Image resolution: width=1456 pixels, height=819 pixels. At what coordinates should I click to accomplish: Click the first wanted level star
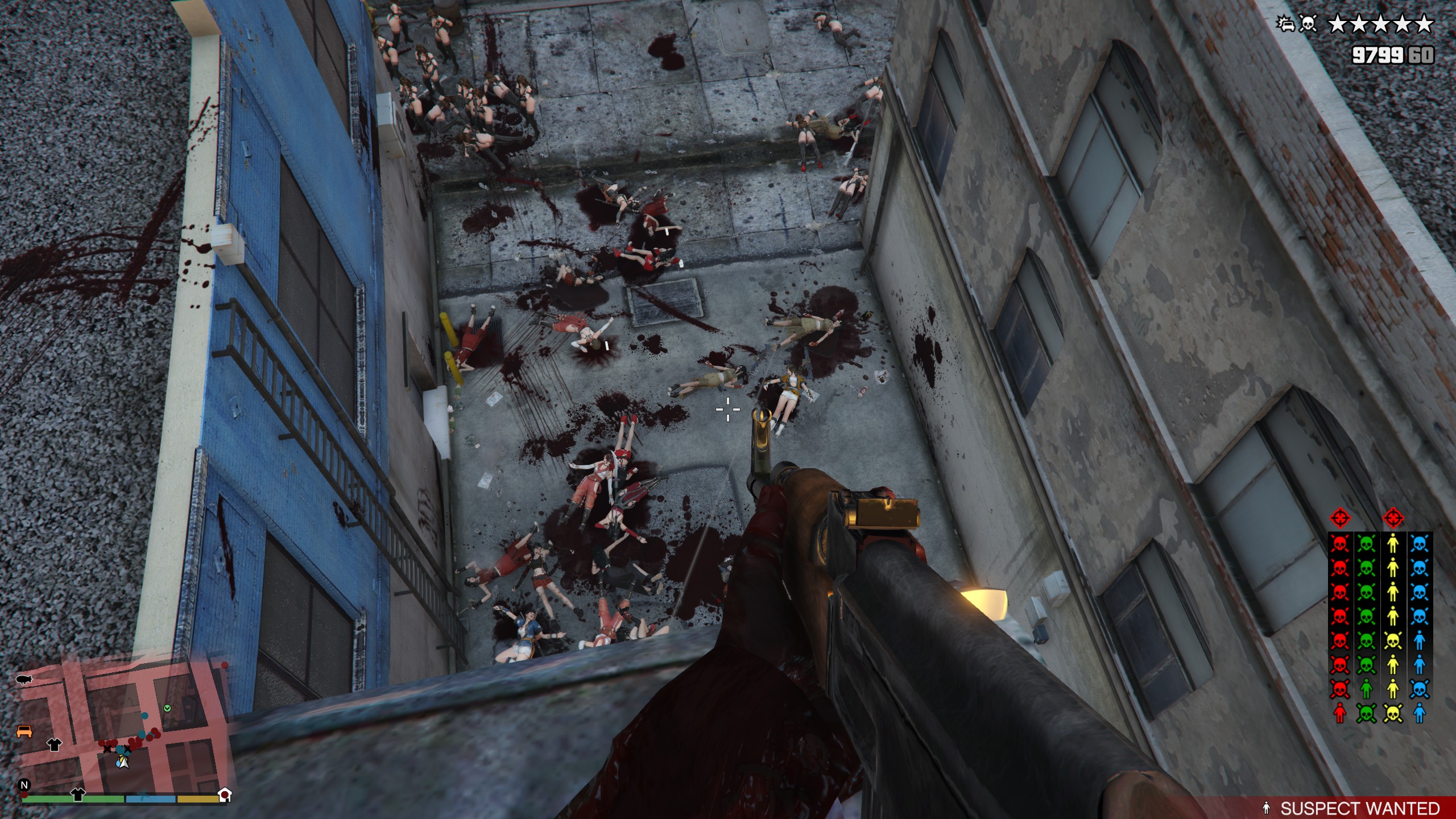(x=1337, y=24)
